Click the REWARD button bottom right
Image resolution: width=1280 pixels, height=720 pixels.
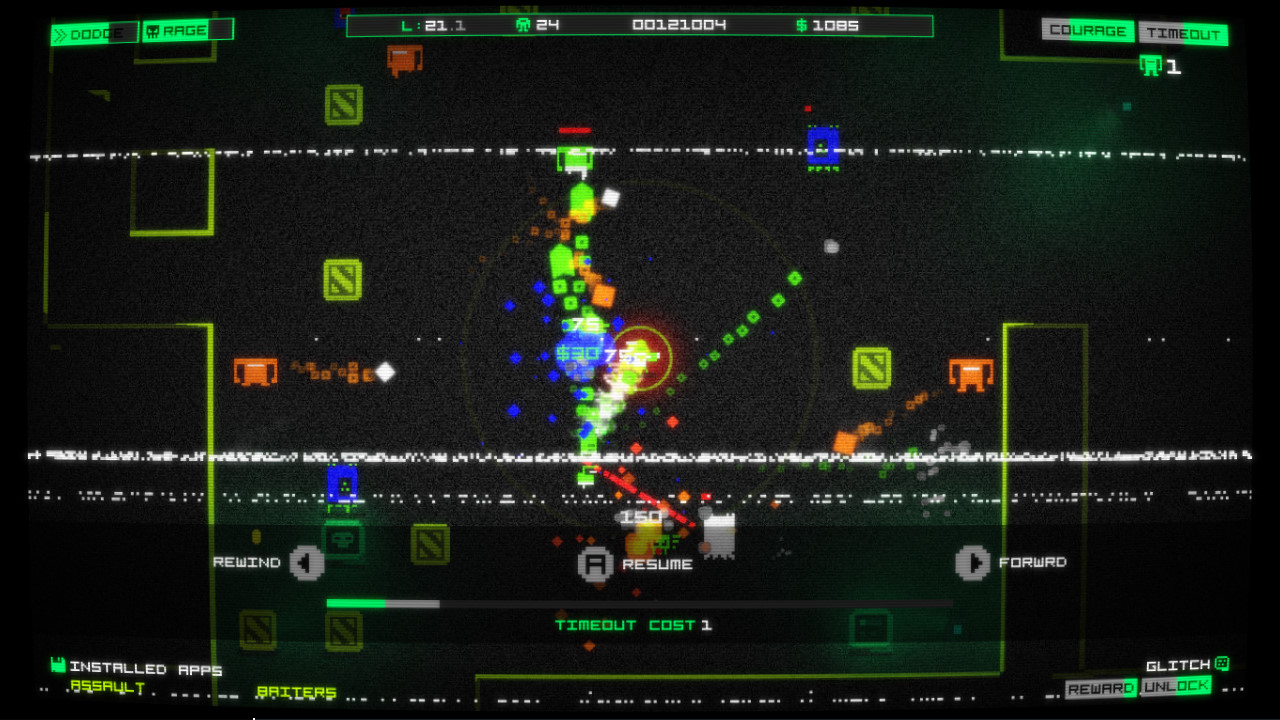tap(1101, 689)
